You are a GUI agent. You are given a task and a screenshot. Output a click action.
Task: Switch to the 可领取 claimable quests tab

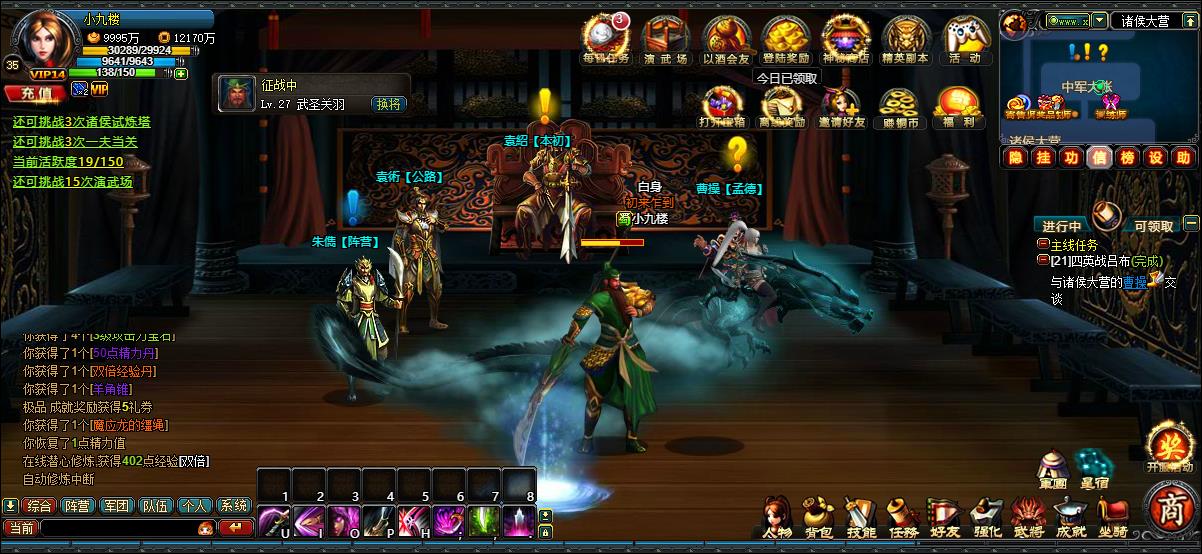pos(1152,226)
